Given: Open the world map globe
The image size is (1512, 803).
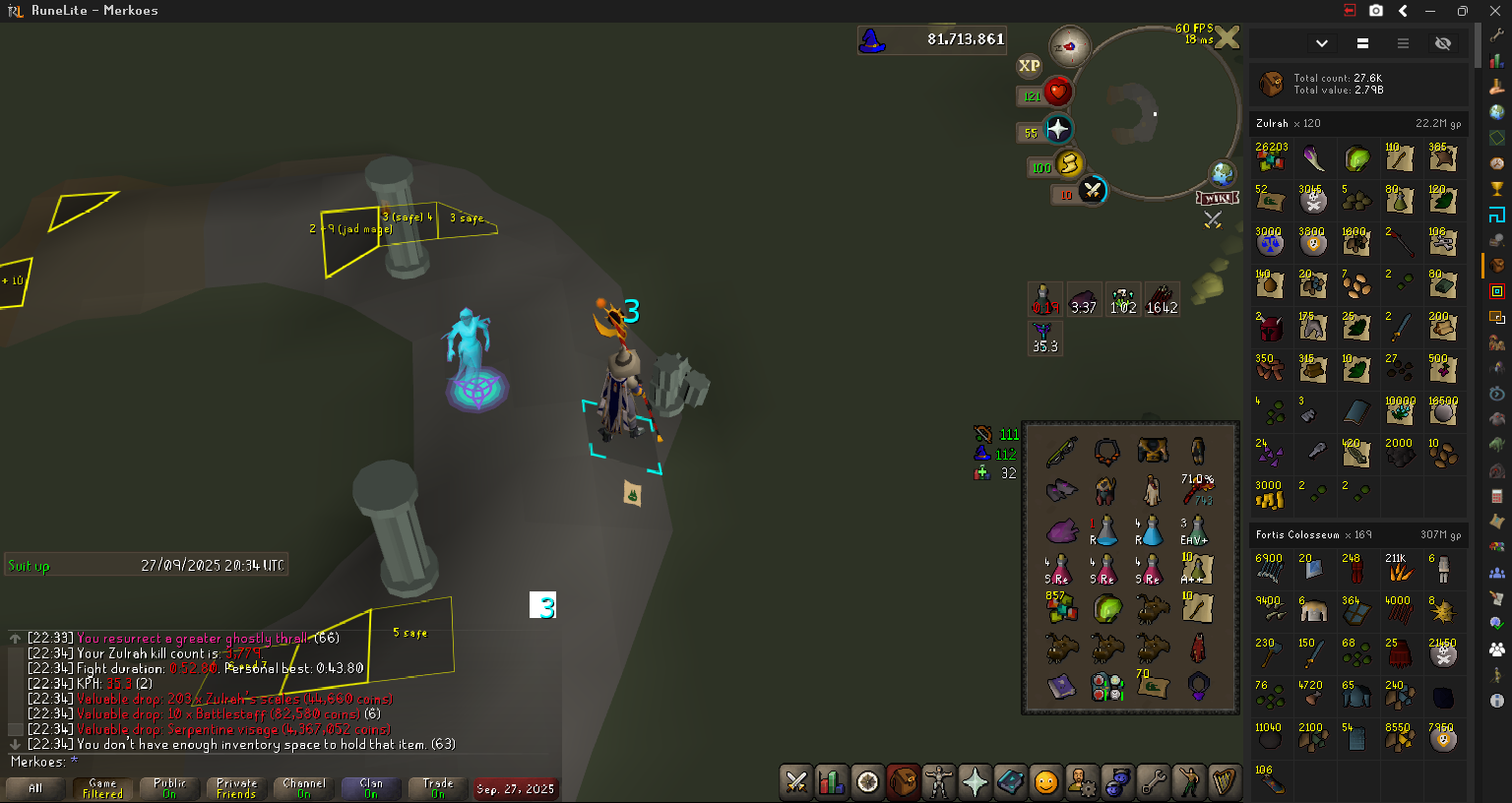Looking at the screenshot, I should 1223,174.
